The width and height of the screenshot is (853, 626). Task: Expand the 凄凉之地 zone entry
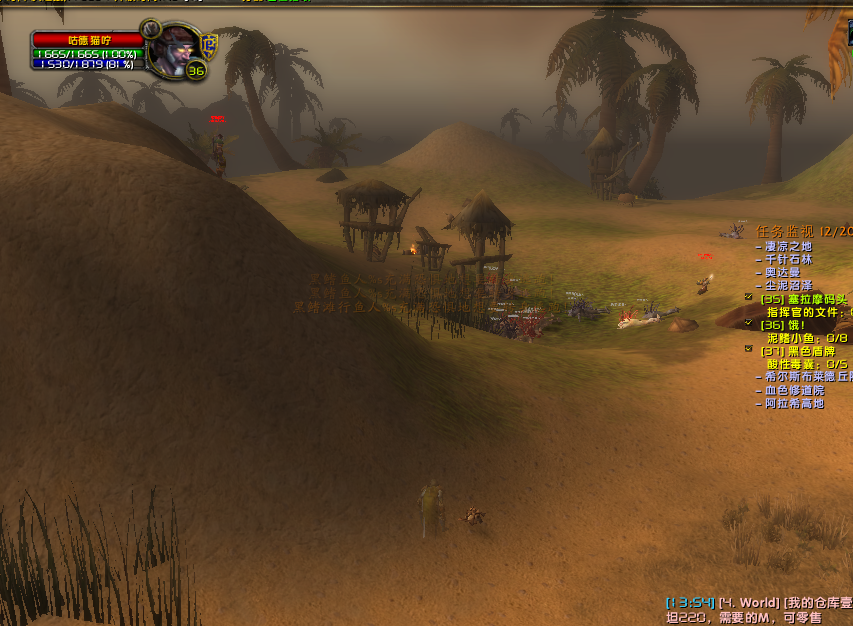788,246
